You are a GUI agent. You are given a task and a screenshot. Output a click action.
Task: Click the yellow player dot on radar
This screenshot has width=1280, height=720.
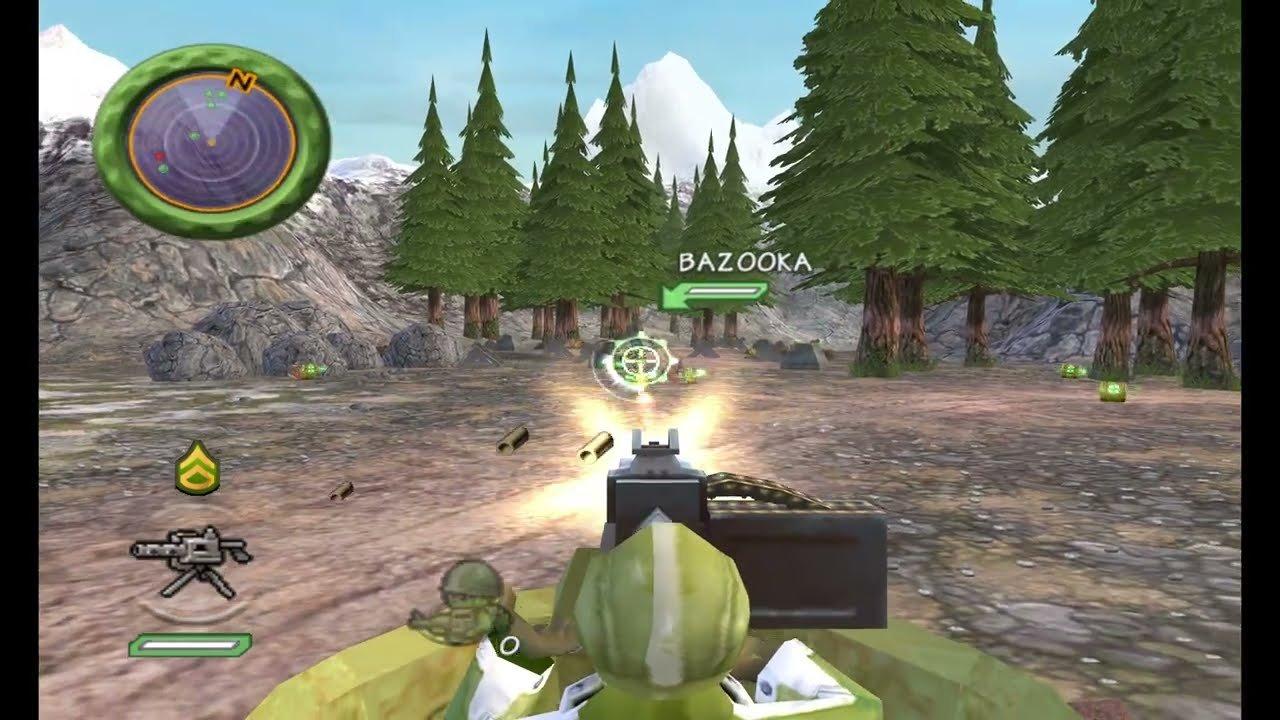[x=213, y=142]
